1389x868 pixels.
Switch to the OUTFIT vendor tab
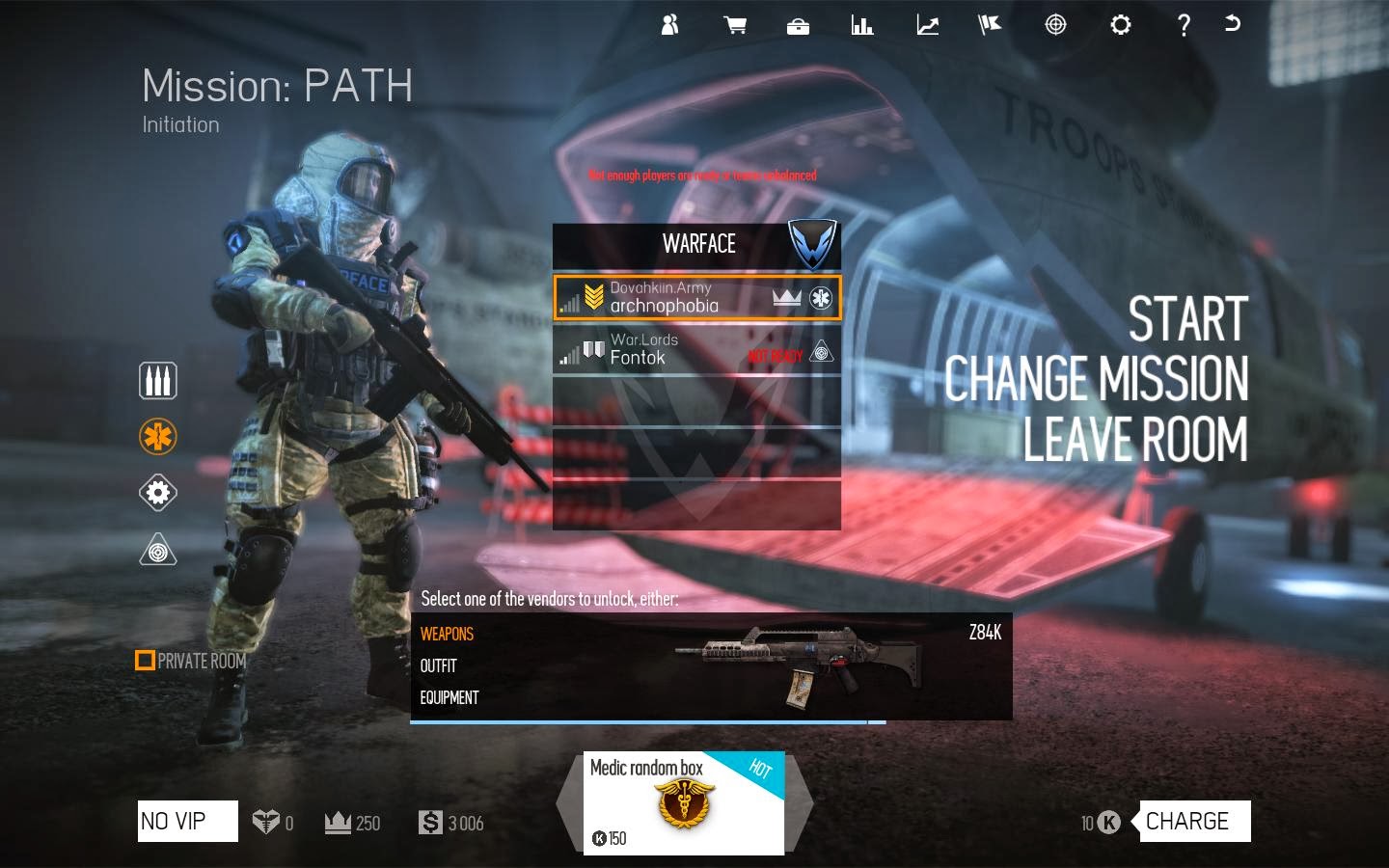(438, 665)
